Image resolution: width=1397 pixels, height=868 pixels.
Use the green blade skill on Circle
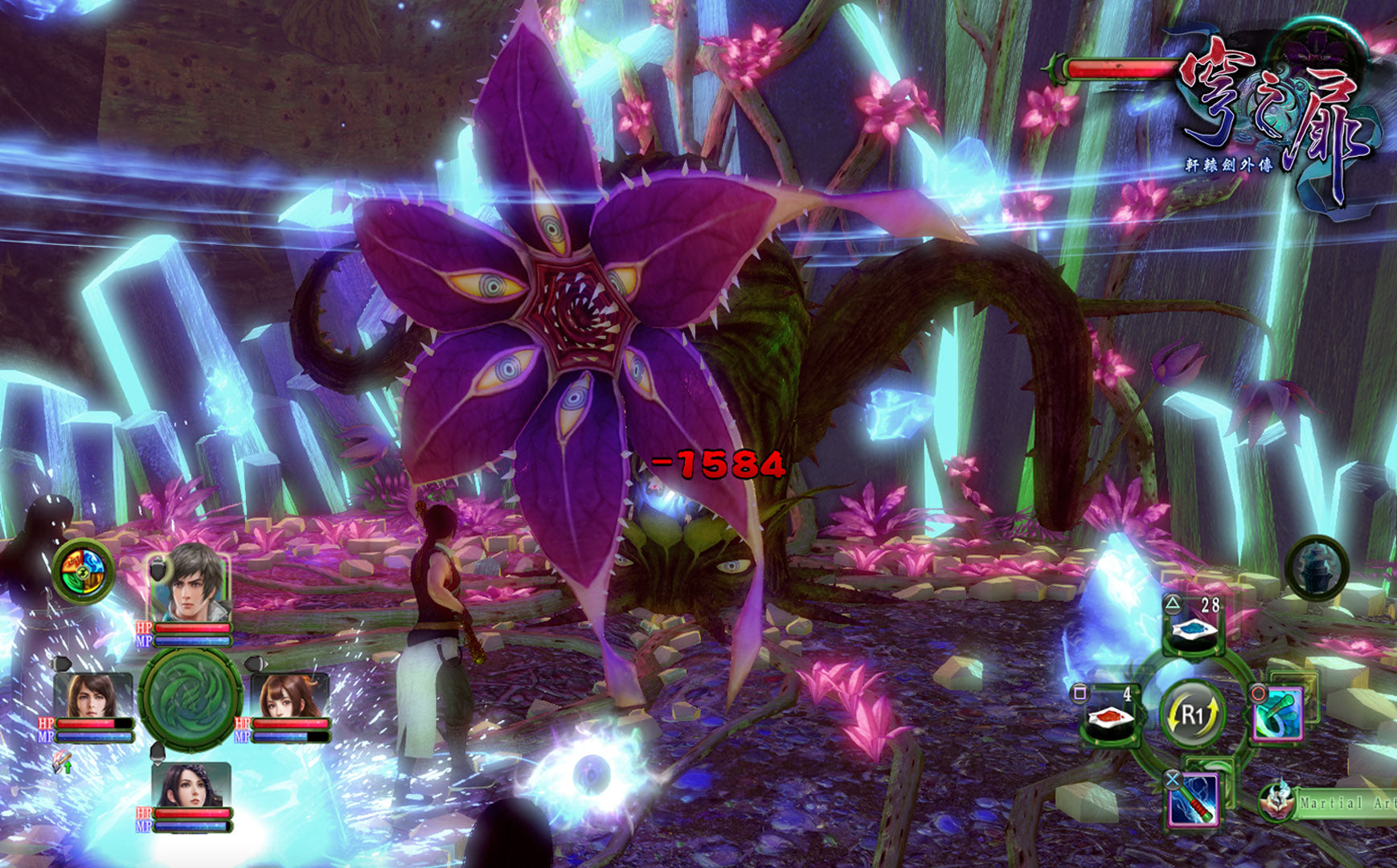1278,713
